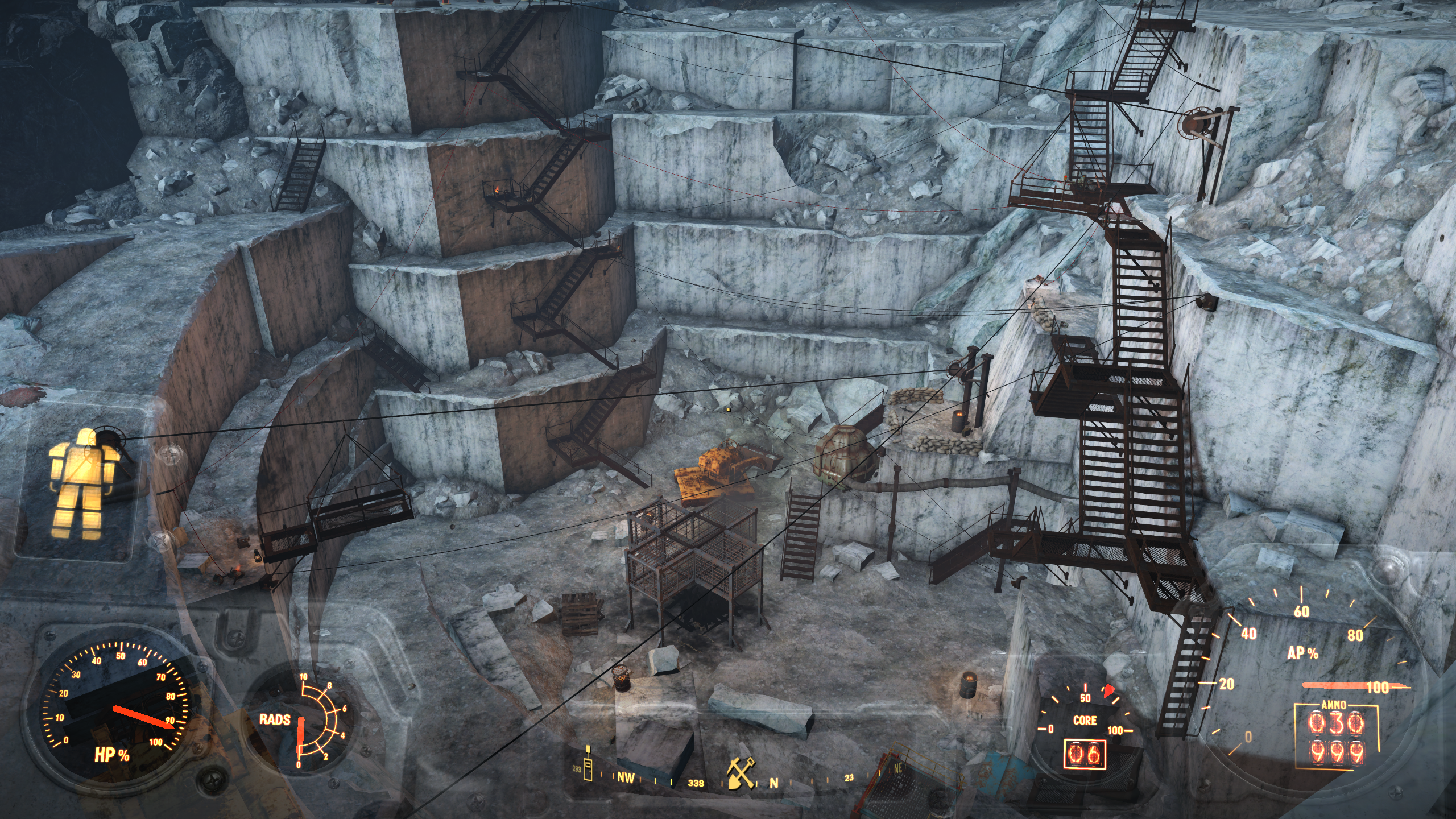Click the pickaxe and shovel quarry compass marker
Screen dimensions: 1456x819
[741, 774]
